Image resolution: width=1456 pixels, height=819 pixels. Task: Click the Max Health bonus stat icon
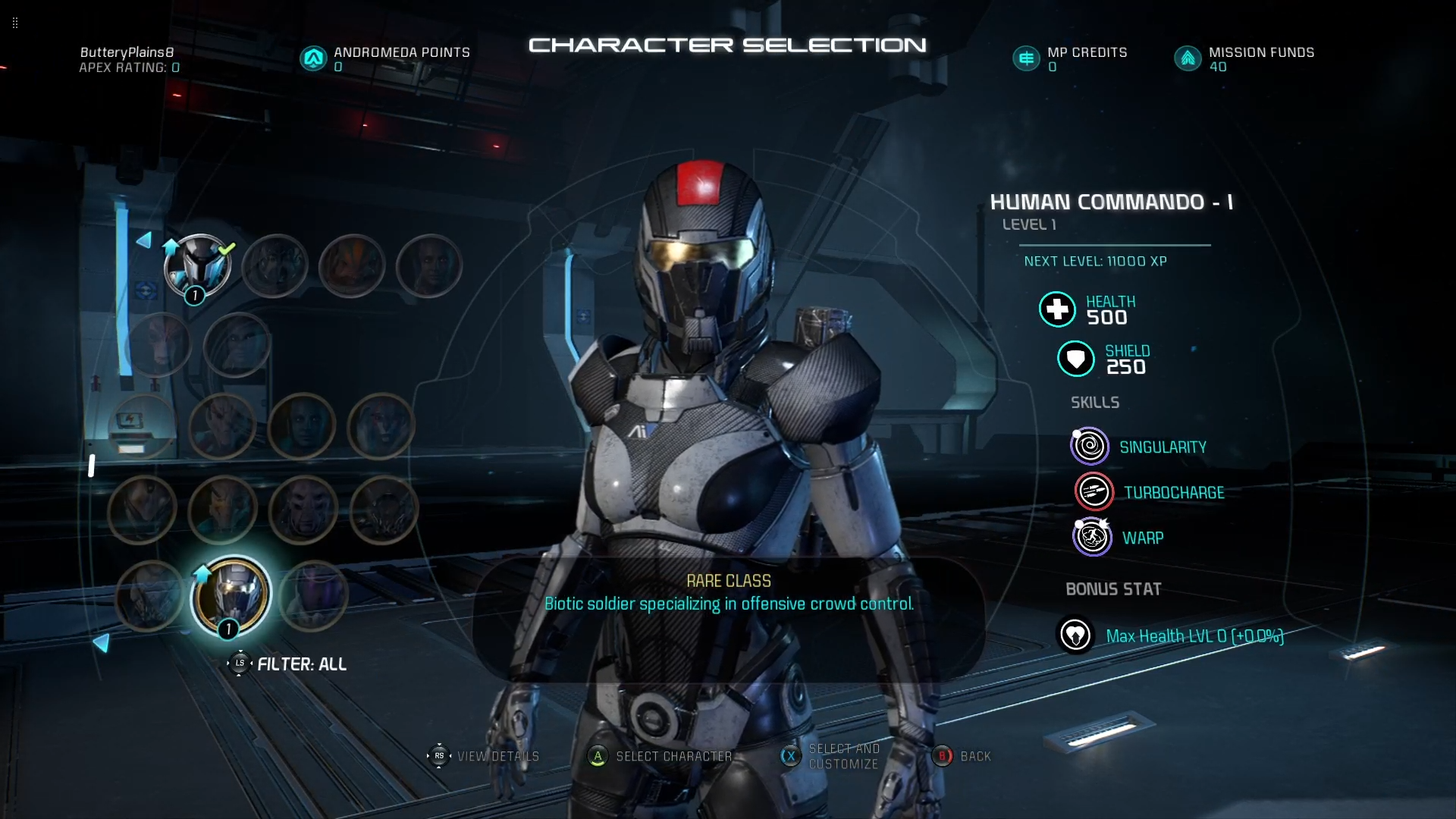point(1075,635)
